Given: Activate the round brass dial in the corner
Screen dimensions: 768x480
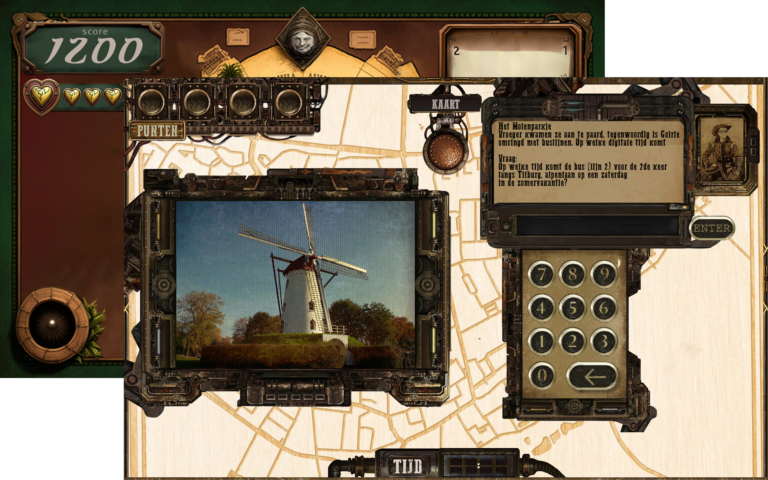Looking at the screenshot, I should pos(52,323).
